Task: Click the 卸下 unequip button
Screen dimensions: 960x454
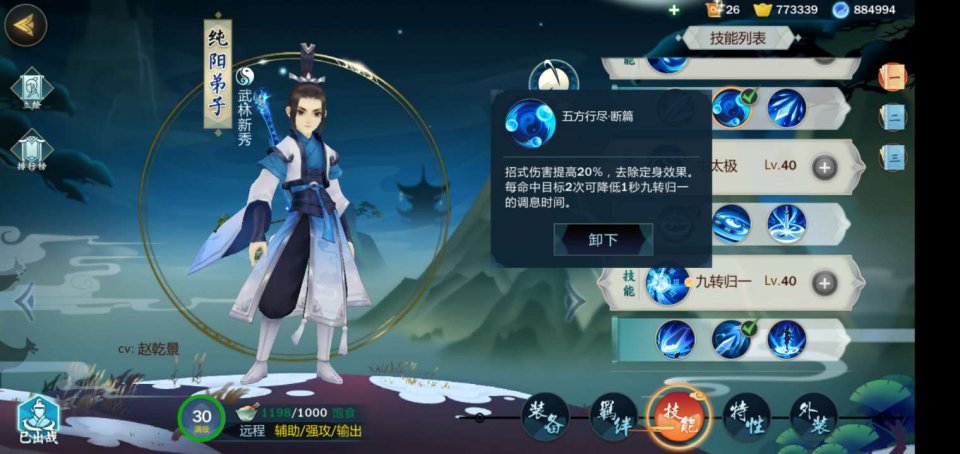Action: click(x=603, y=240)
